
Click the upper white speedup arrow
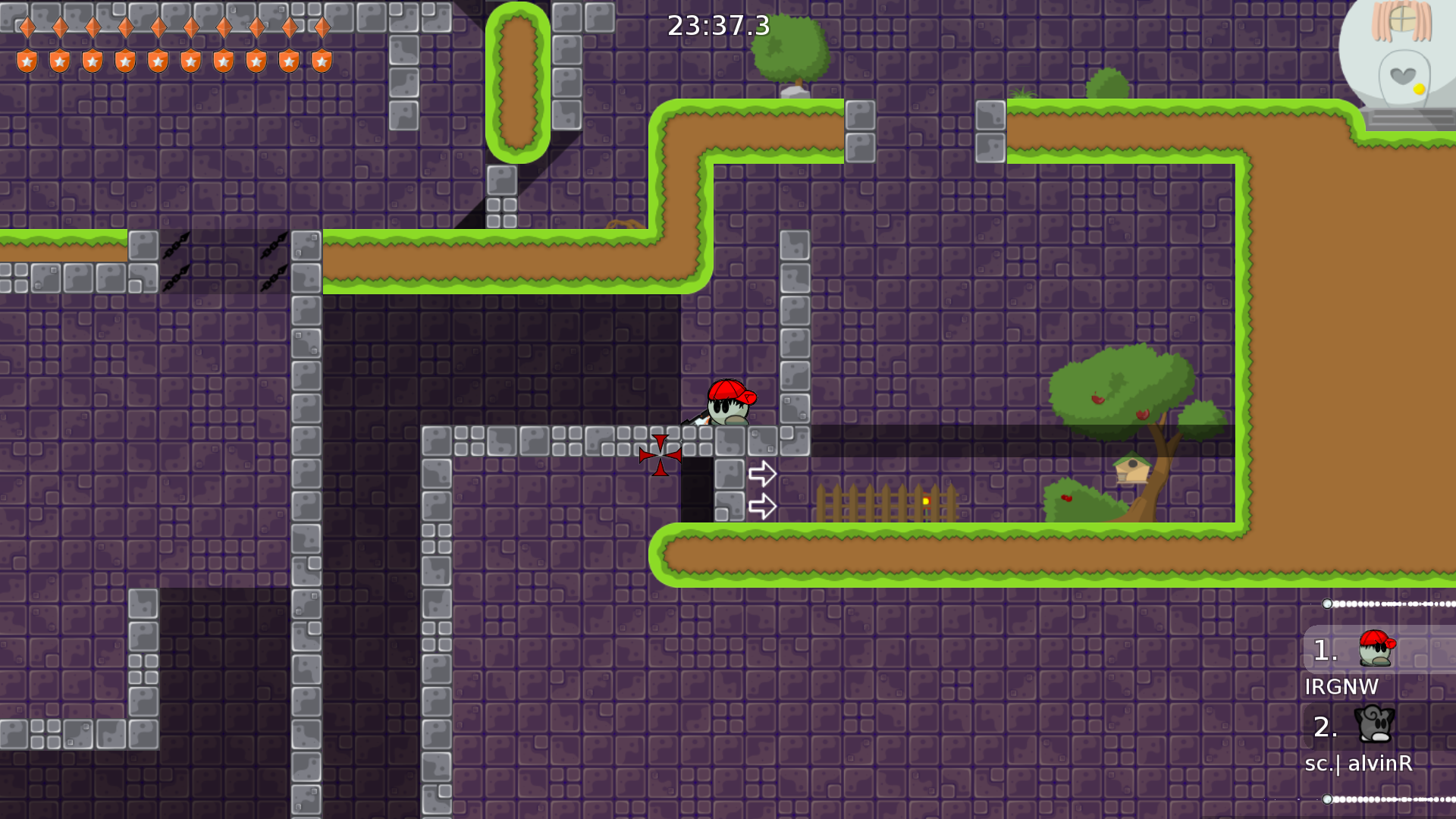(762, 472)
